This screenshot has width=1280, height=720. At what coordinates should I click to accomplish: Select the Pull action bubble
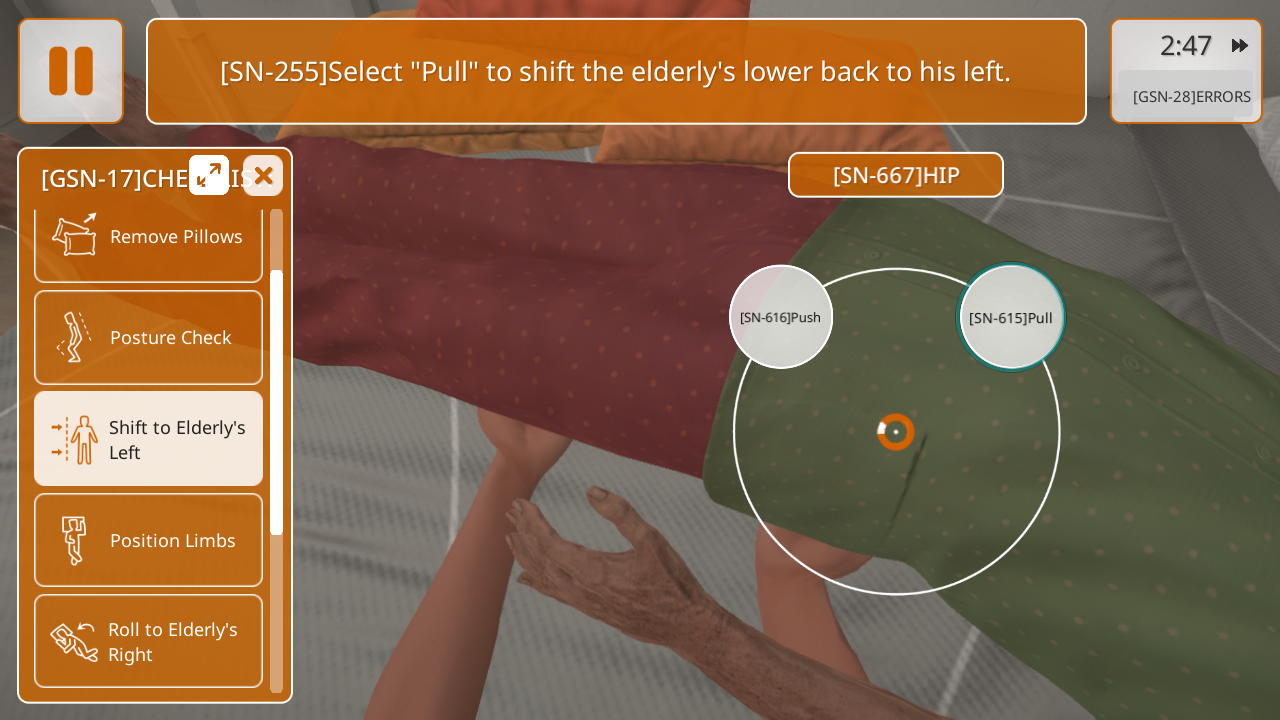[x=1011, y=317]
